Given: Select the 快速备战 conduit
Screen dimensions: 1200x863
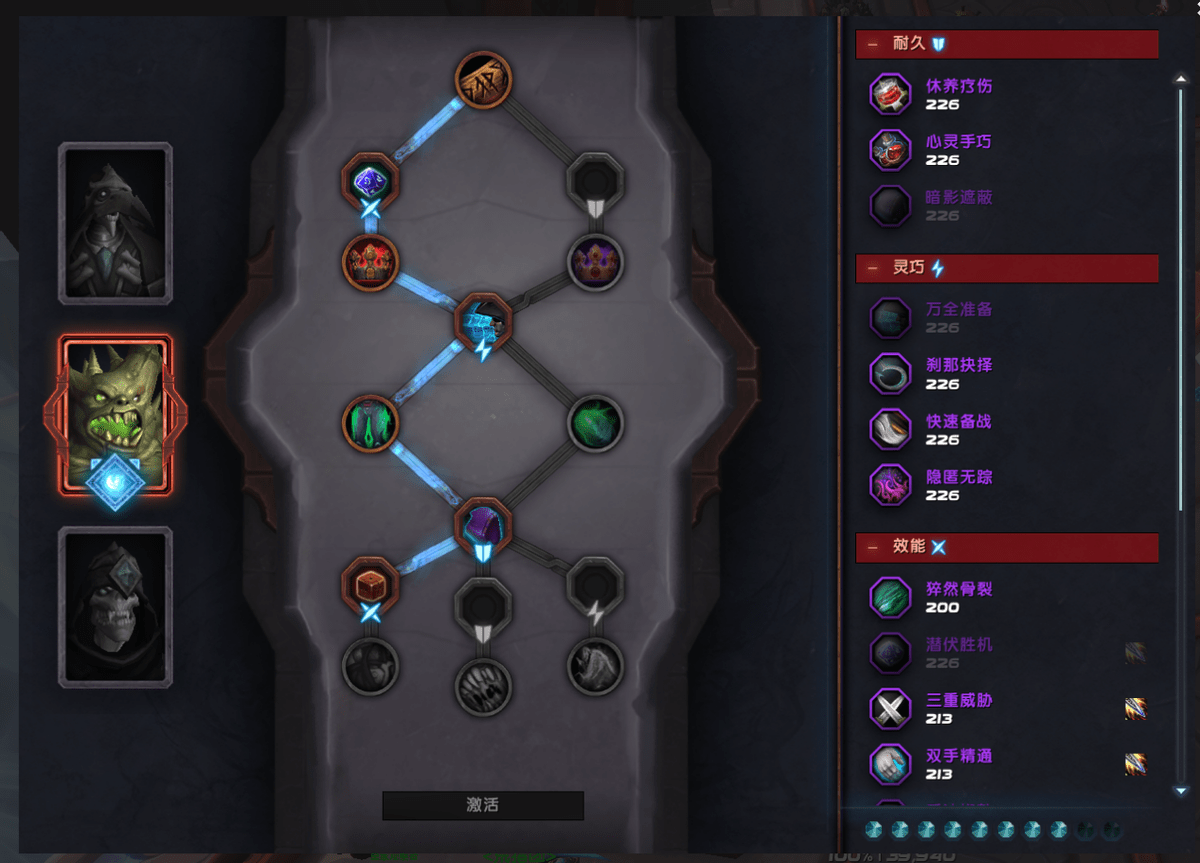Looking at the screenshot, I should pyautogui.click(x=889, y=429).
